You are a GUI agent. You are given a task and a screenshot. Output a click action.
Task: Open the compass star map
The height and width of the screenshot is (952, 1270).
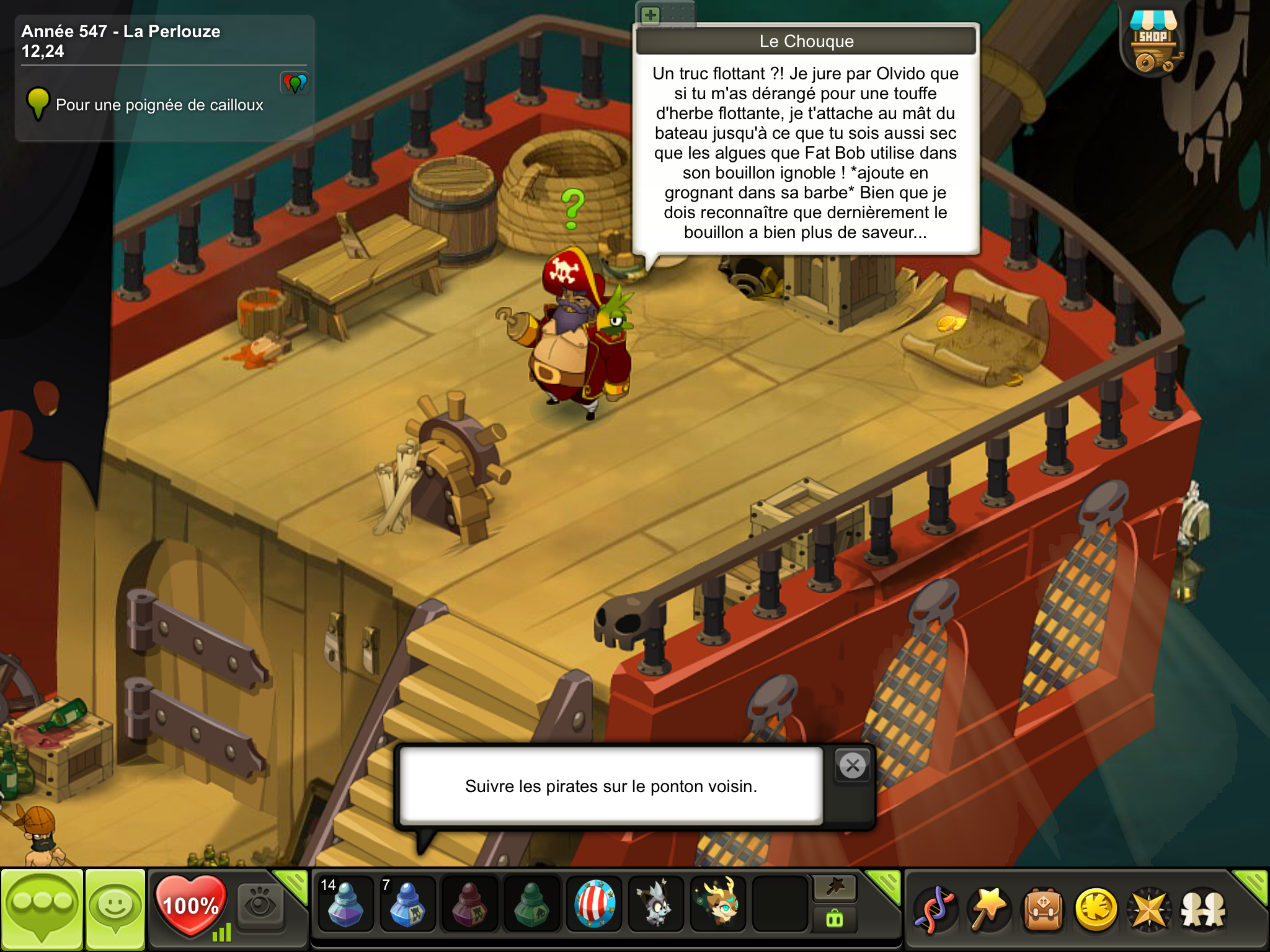pos(1150,909)
